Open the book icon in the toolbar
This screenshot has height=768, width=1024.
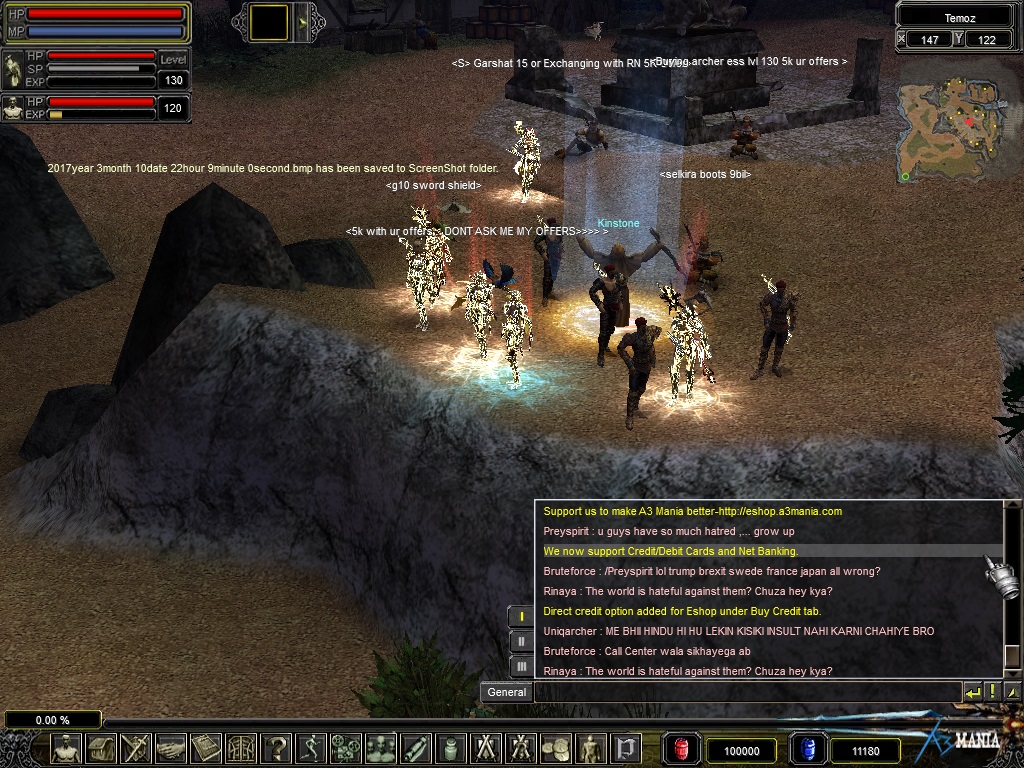[207, 748]
